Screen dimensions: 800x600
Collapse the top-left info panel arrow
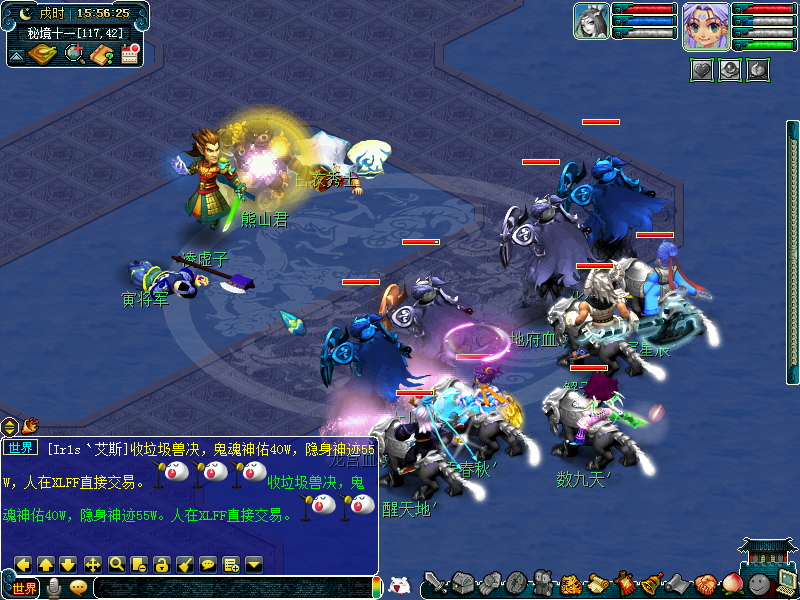pos(17,56)
